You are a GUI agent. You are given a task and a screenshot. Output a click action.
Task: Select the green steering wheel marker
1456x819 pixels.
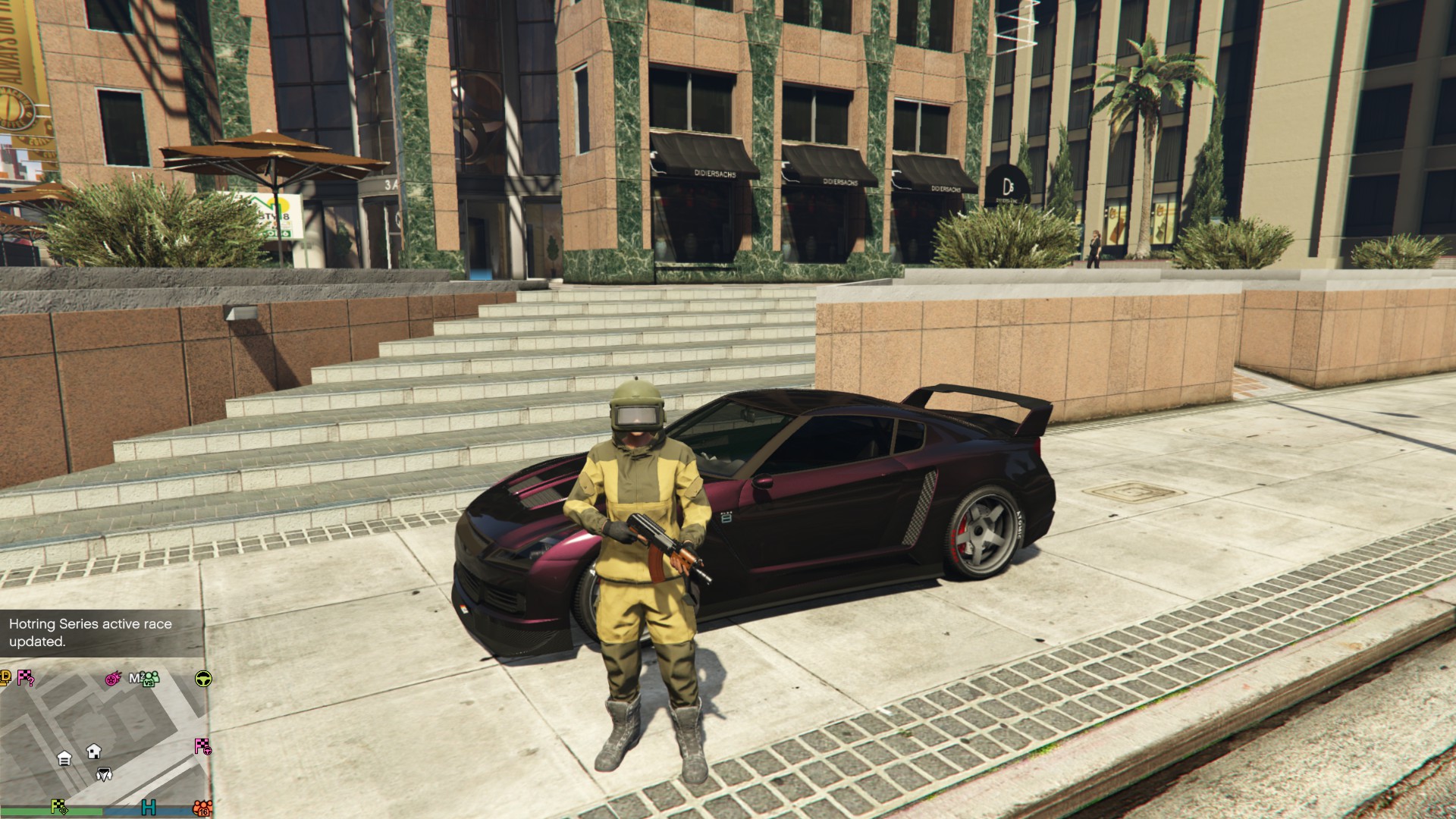click(x=203, y=678)
